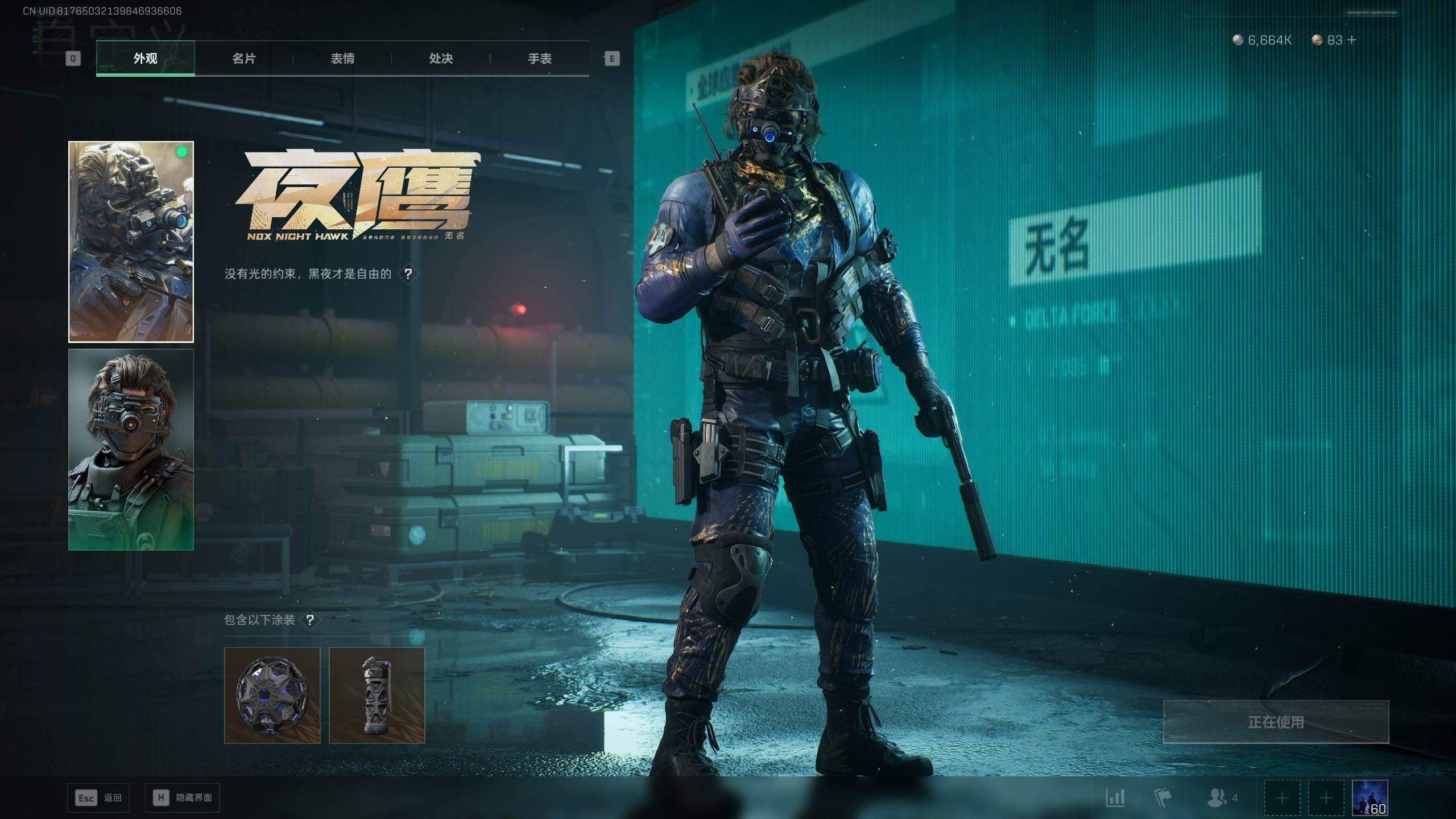Screen dimensions: 1456x819
Task: Choose the default green-vest operator skin
Action: [x=131, y=449]
